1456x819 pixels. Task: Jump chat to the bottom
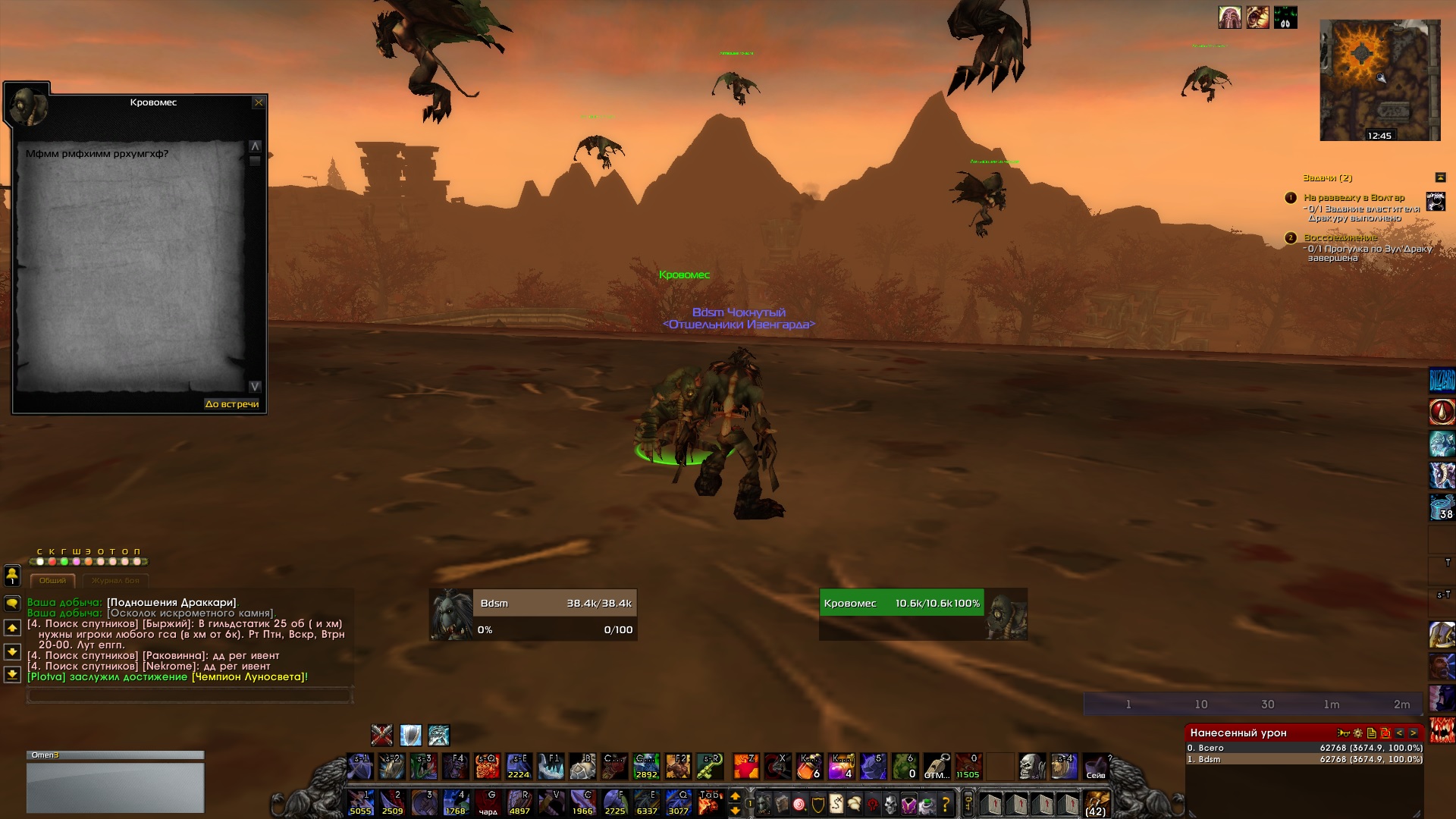(x=12, y=674)
